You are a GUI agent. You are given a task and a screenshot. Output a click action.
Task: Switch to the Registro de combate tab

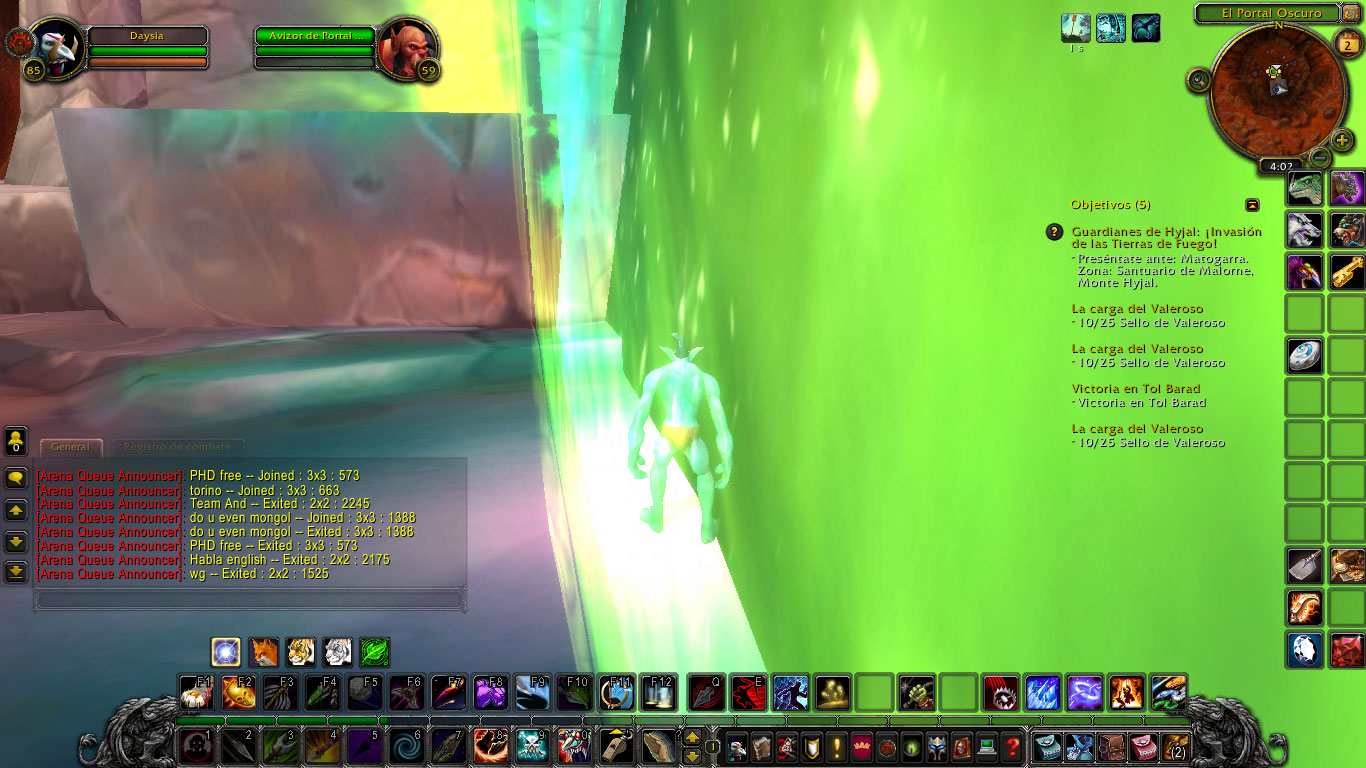tap(178, 447)
